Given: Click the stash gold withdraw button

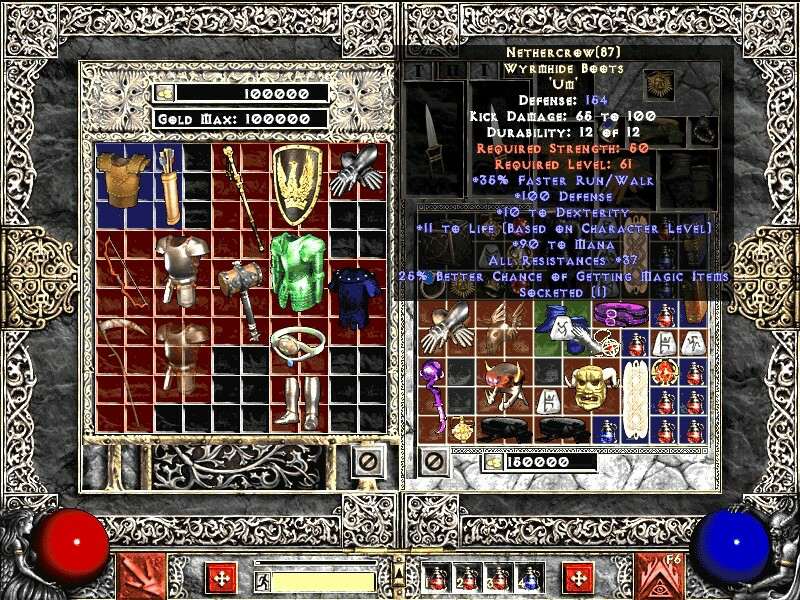Looking at the screenshot, I should (x=166, y=93).
